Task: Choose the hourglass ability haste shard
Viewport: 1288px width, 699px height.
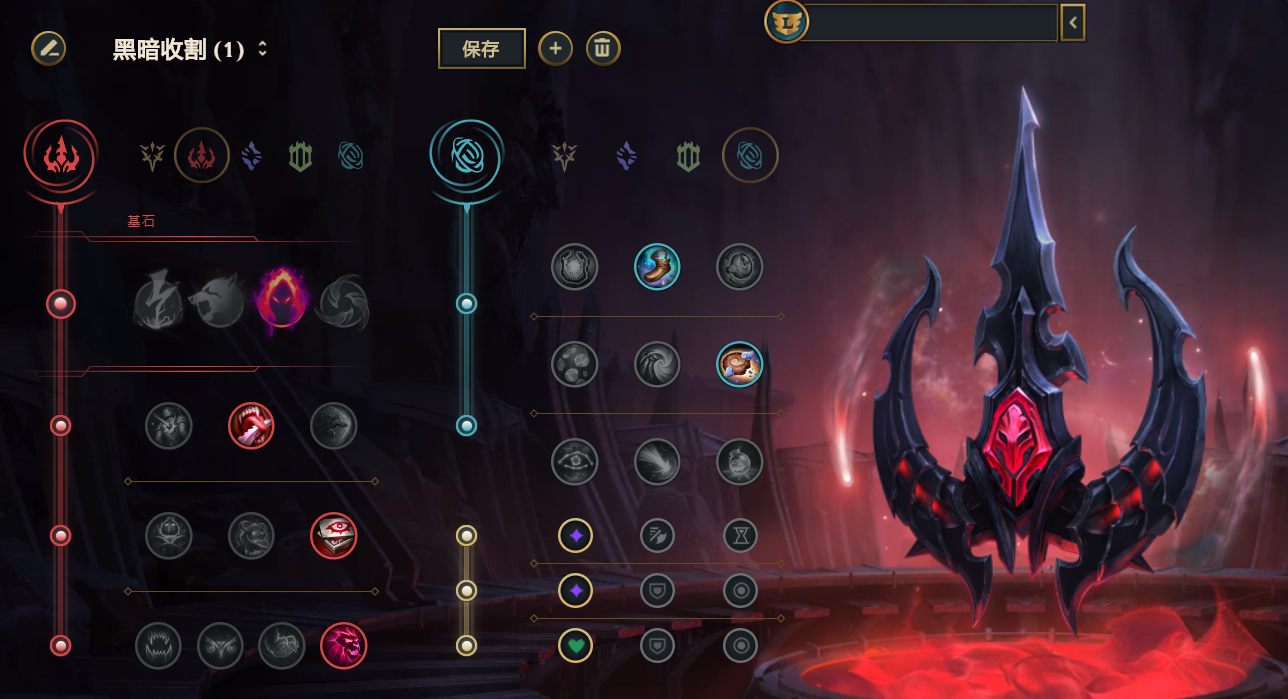Action: (x=740, y=536)
